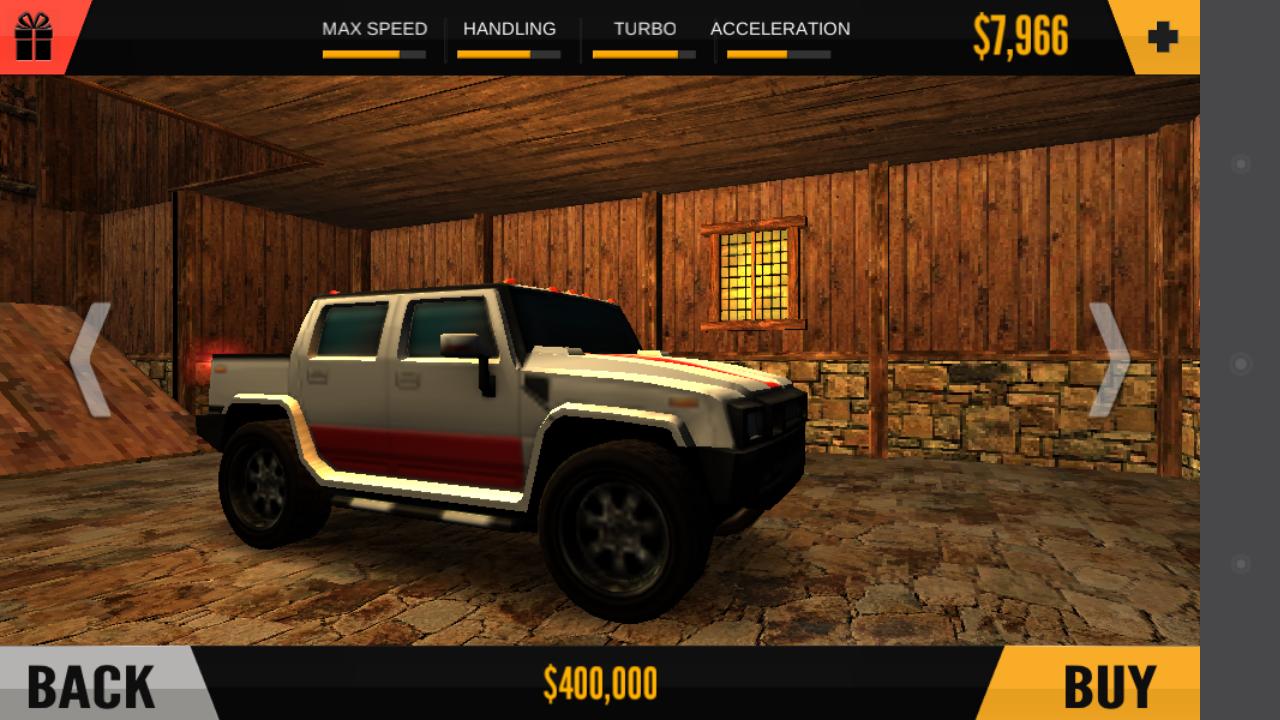Show the previous vehicle with left arrow

pyautogui.click(x=91, y=360)
